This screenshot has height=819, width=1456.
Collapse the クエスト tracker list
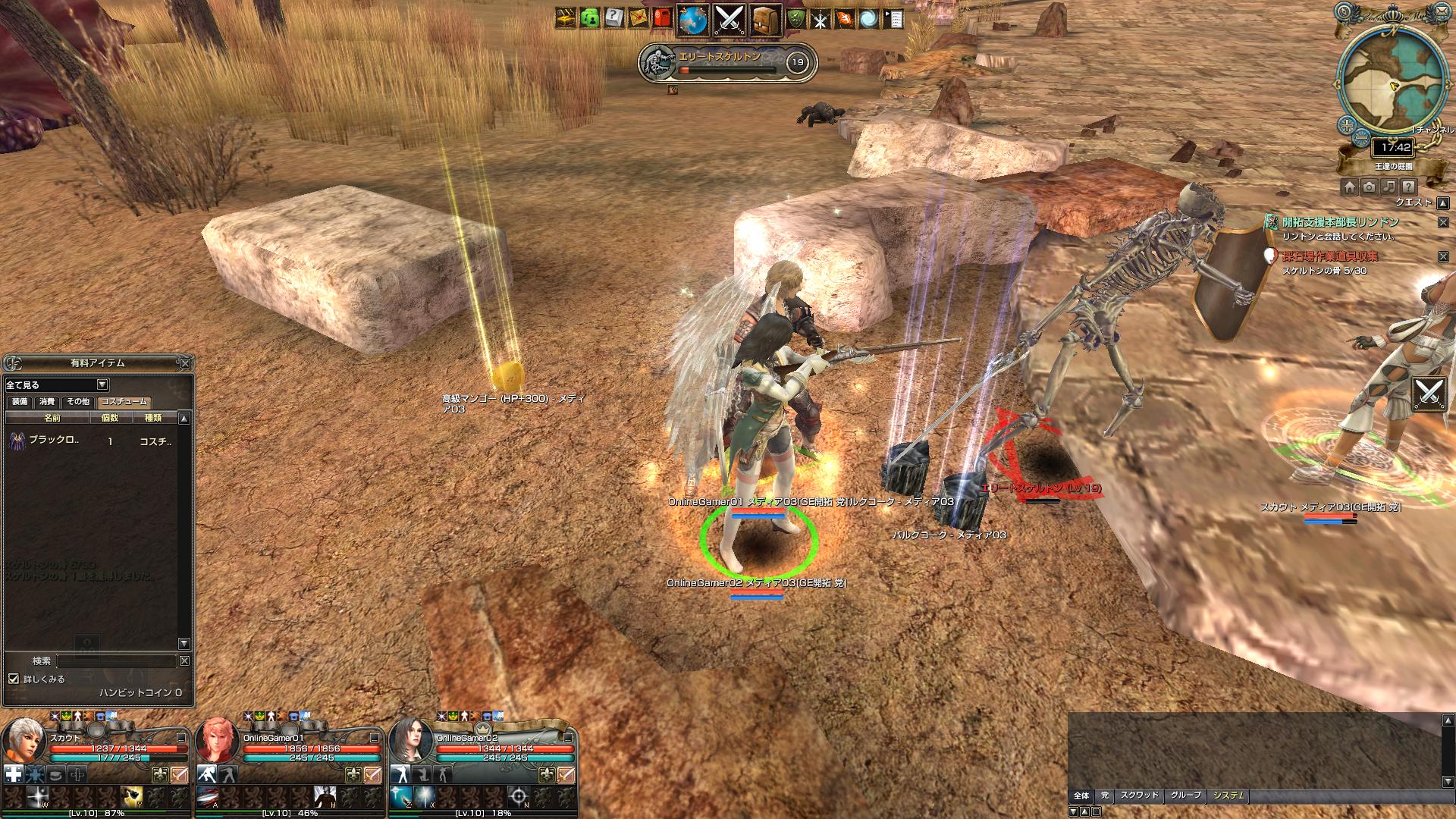click(1443, 202)
